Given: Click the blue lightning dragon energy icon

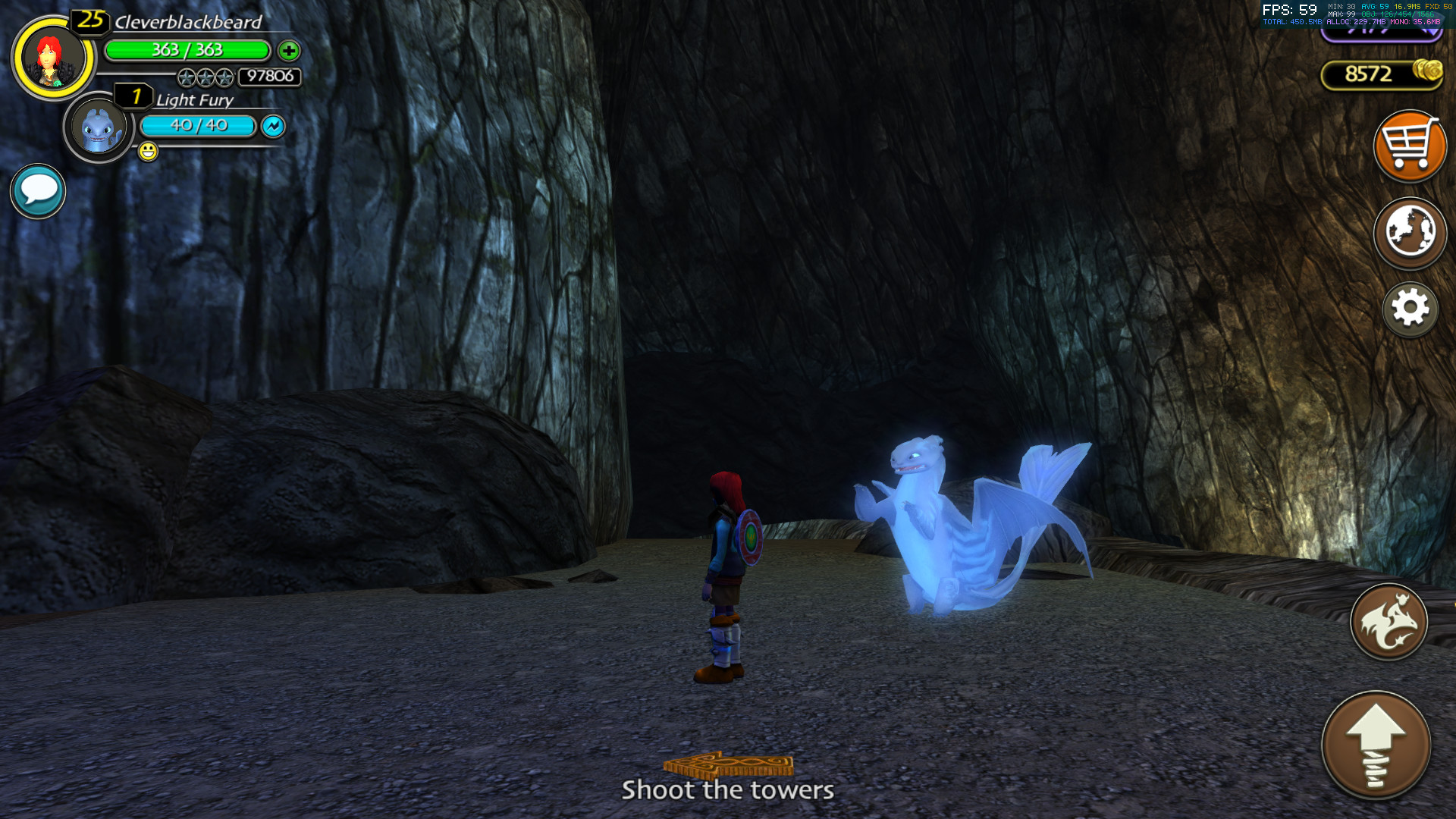Looking at the screenshot, I should point(272,126).
